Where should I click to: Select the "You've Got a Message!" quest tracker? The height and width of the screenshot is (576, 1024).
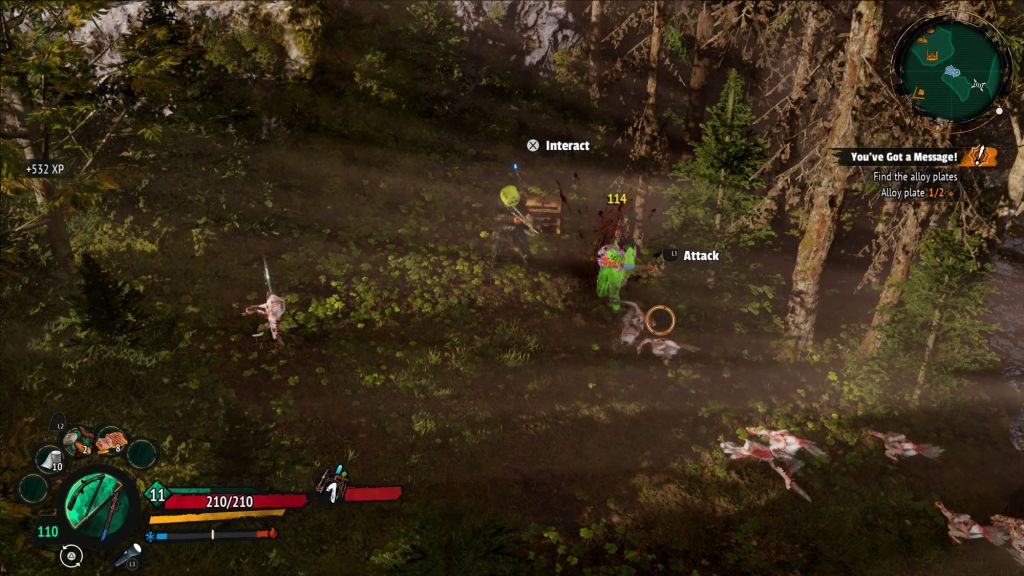pyautogui.click(x=904, y=157)
